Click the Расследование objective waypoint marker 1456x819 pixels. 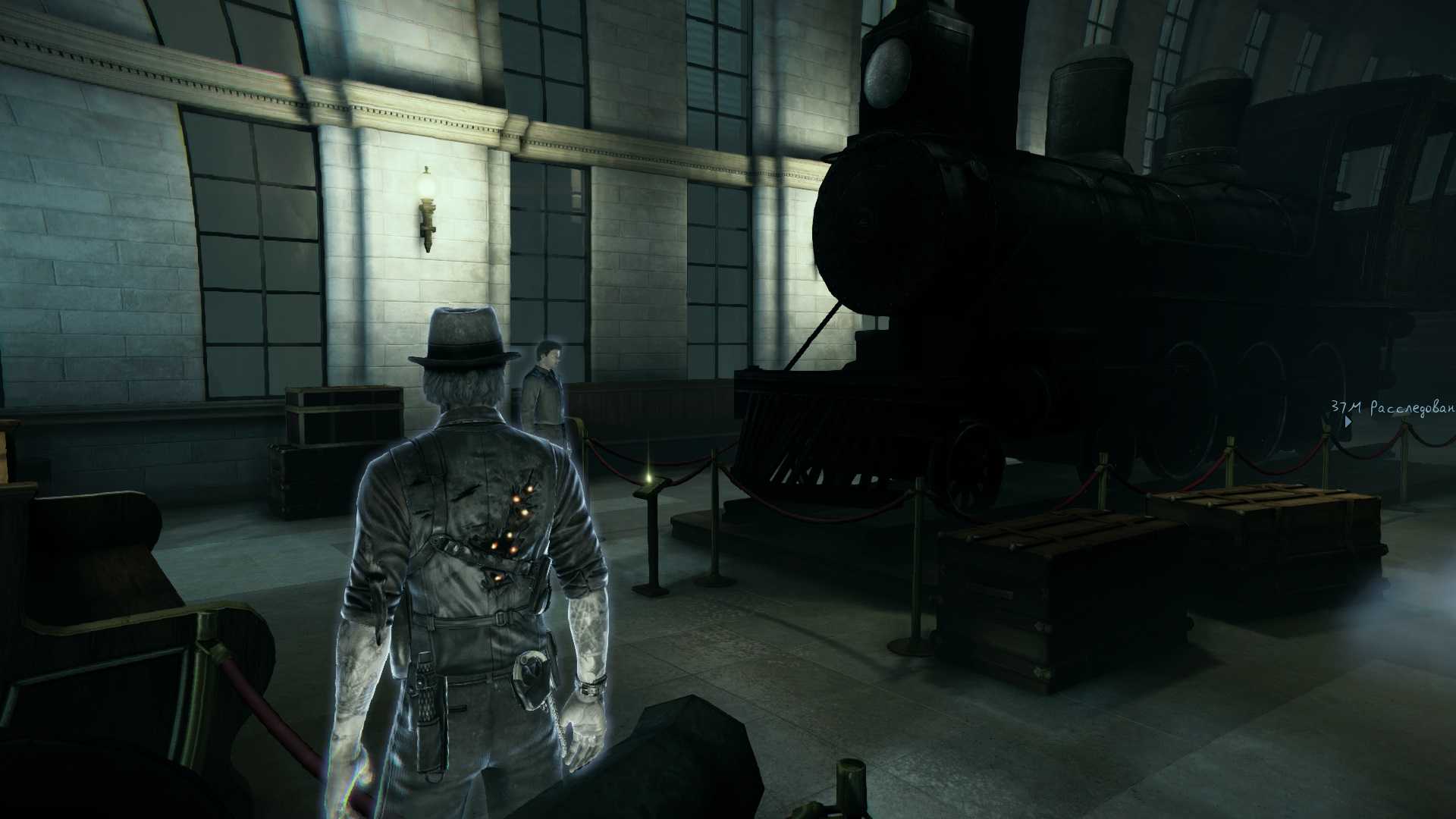[x=1348, y=421]
